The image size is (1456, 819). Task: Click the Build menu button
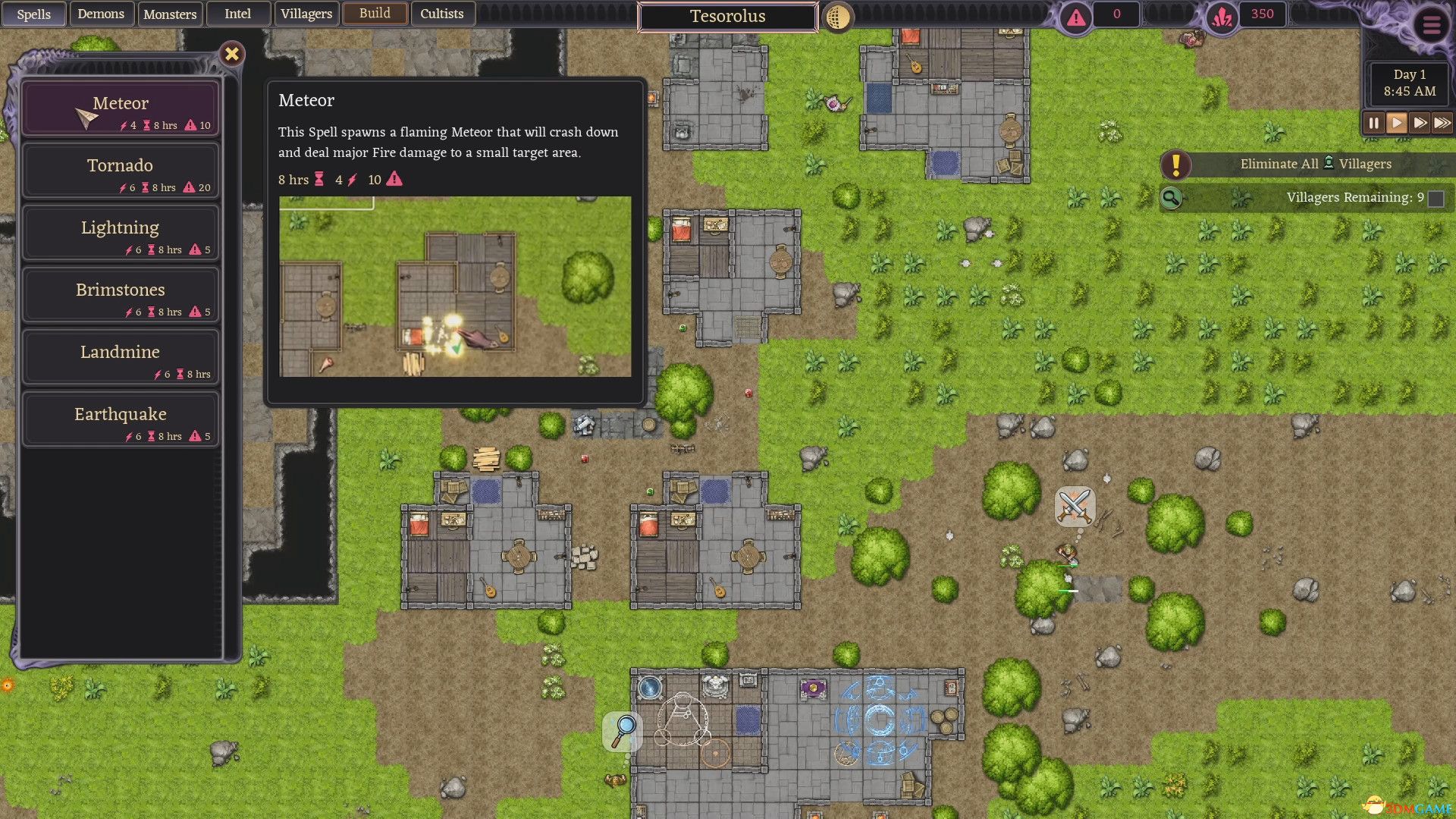tap(375, 14)
